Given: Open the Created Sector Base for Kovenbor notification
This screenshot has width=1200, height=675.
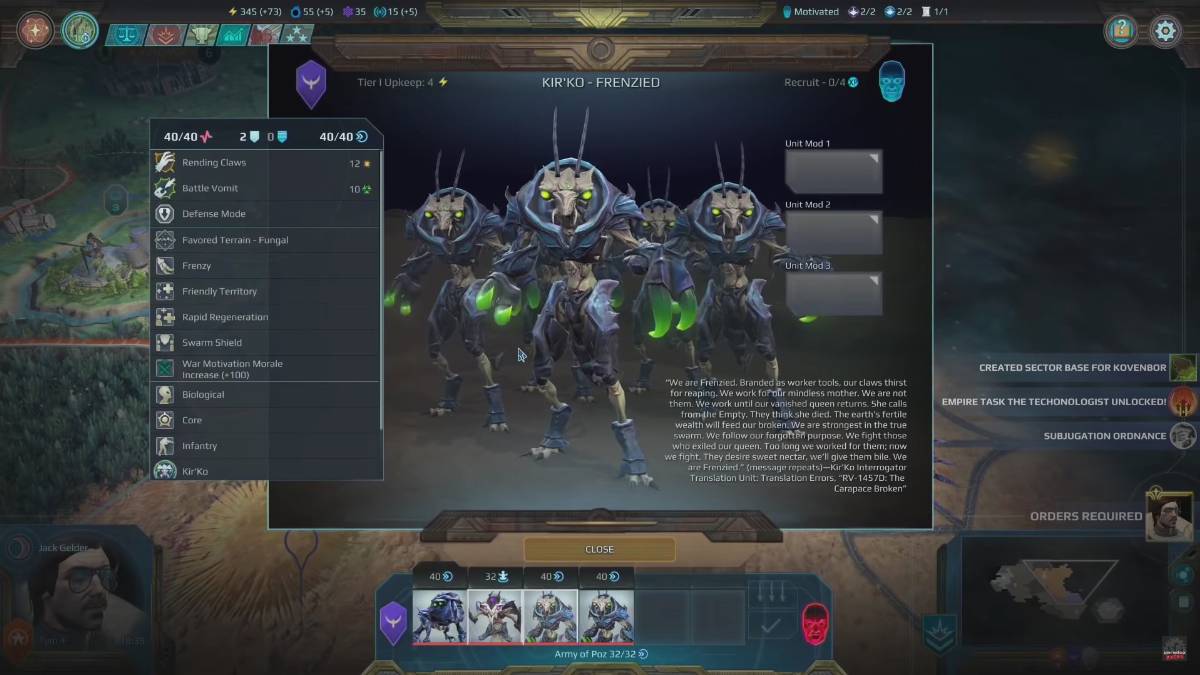Looking at the screenshot, I should click(x=1072, y=368).
